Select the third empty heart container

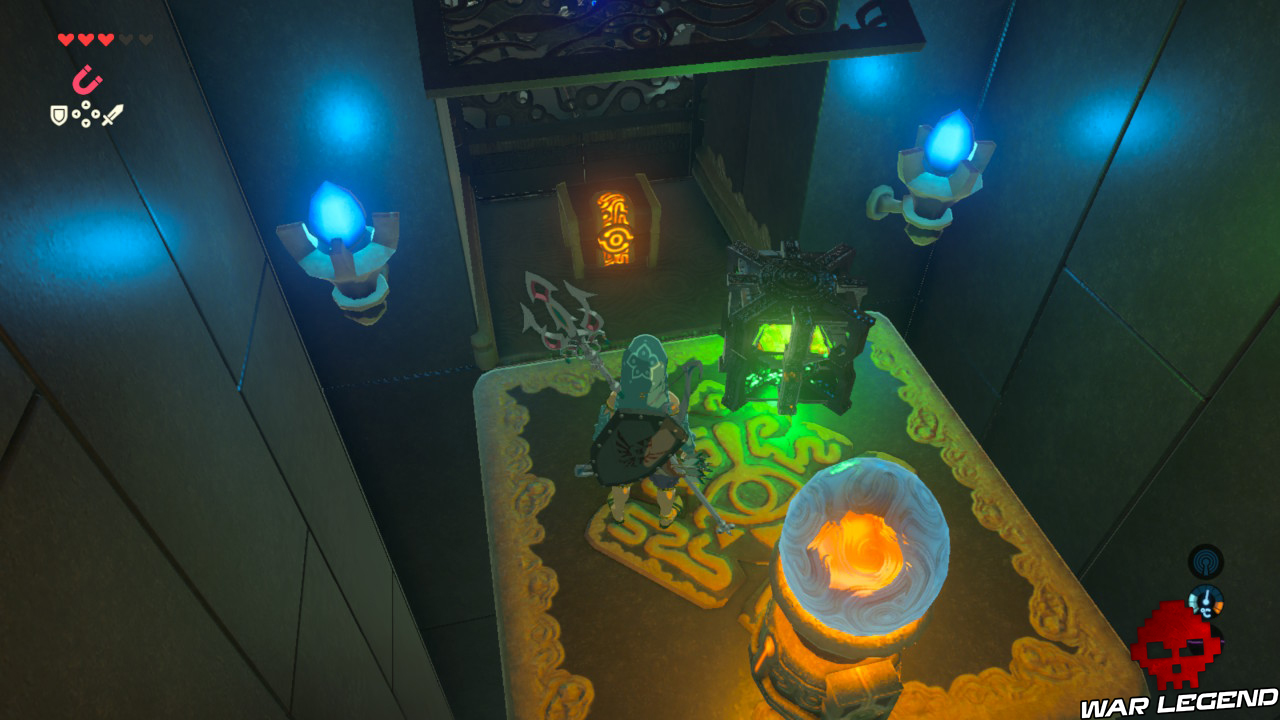(x=146, y=39)
